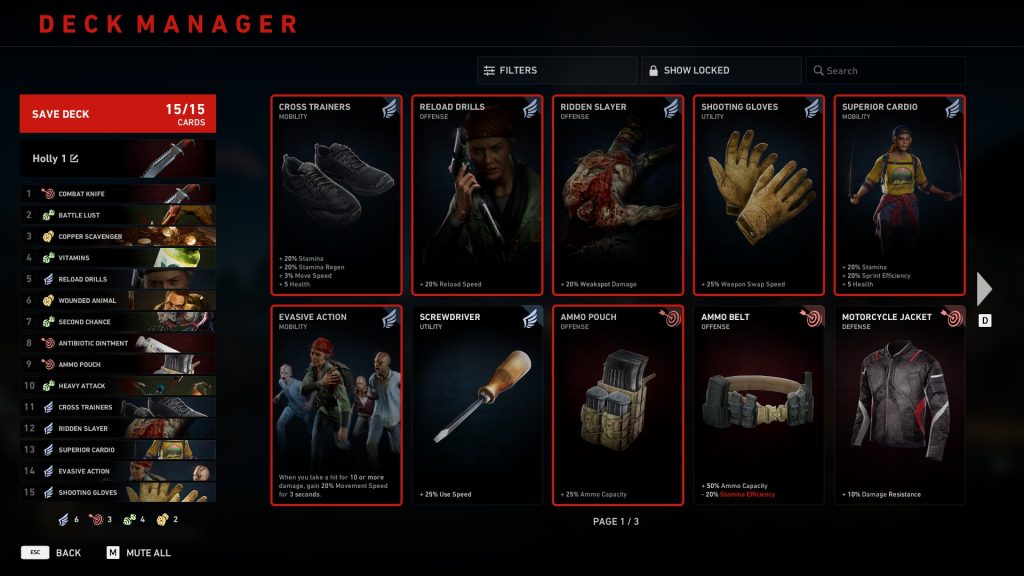The image size is (1024, 576).
Task: Go to the next card page arrow
Action: point(984,288)
